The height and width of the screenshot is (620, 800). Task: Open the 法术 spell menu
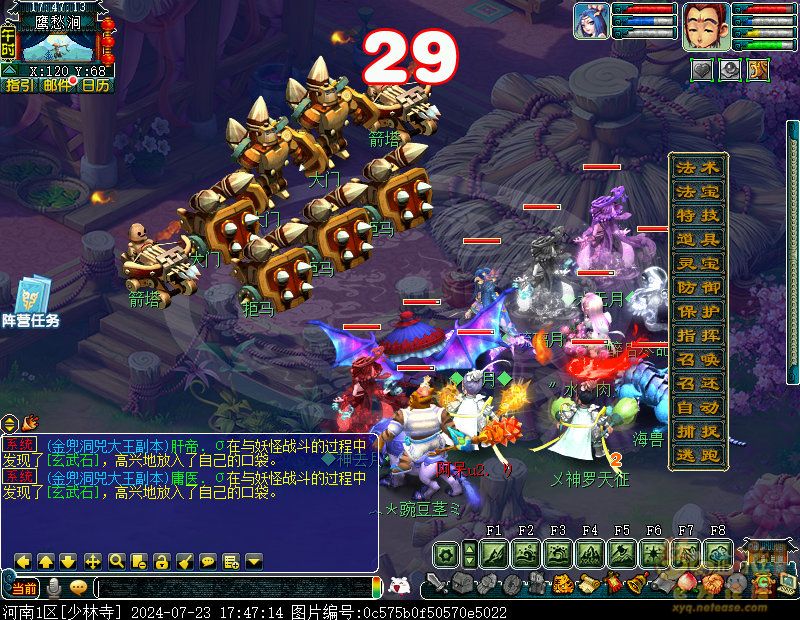click(x=698, y=167)
